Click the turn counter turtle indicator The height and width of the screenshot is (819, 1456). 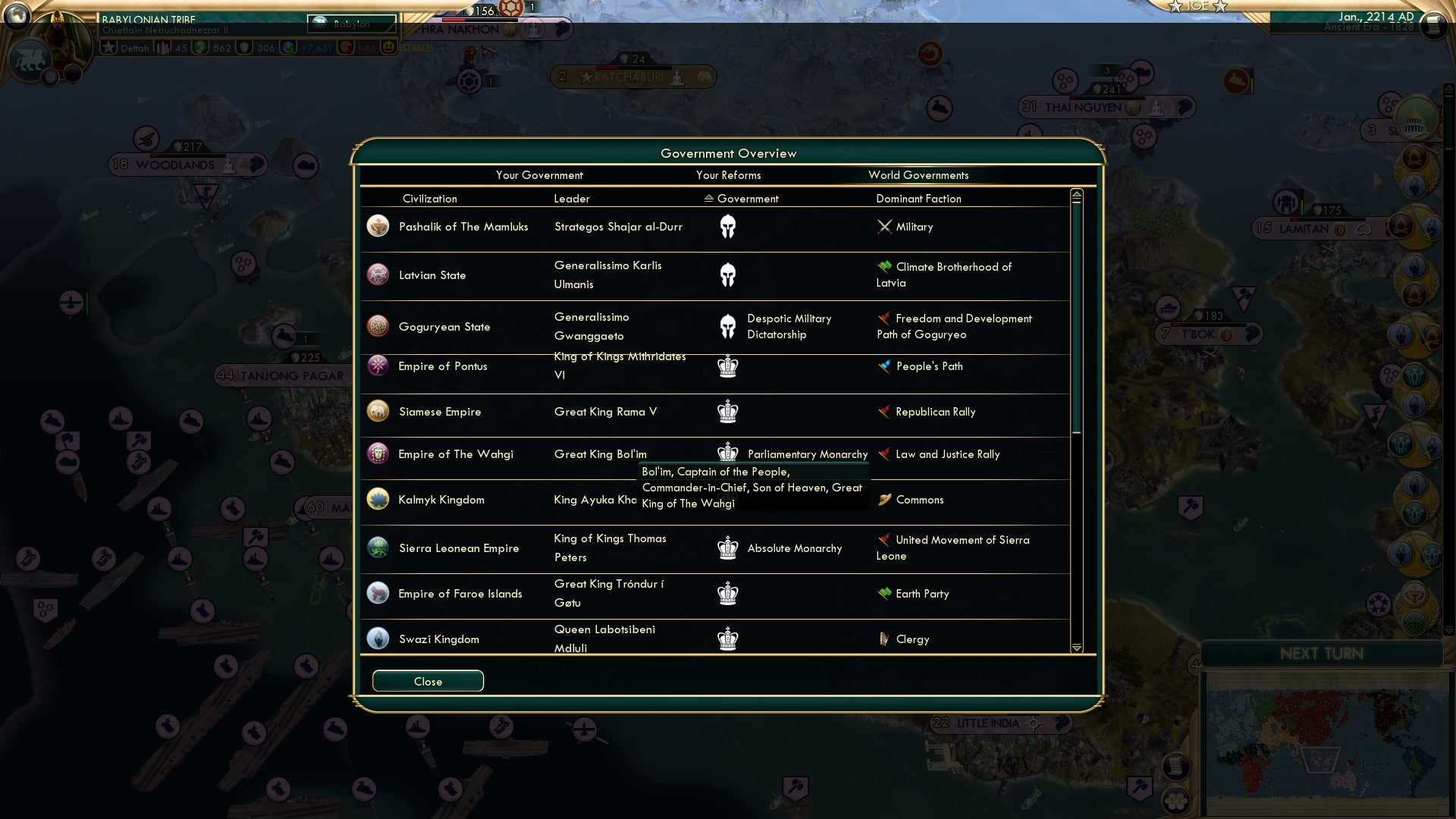[x=510, y=9]
